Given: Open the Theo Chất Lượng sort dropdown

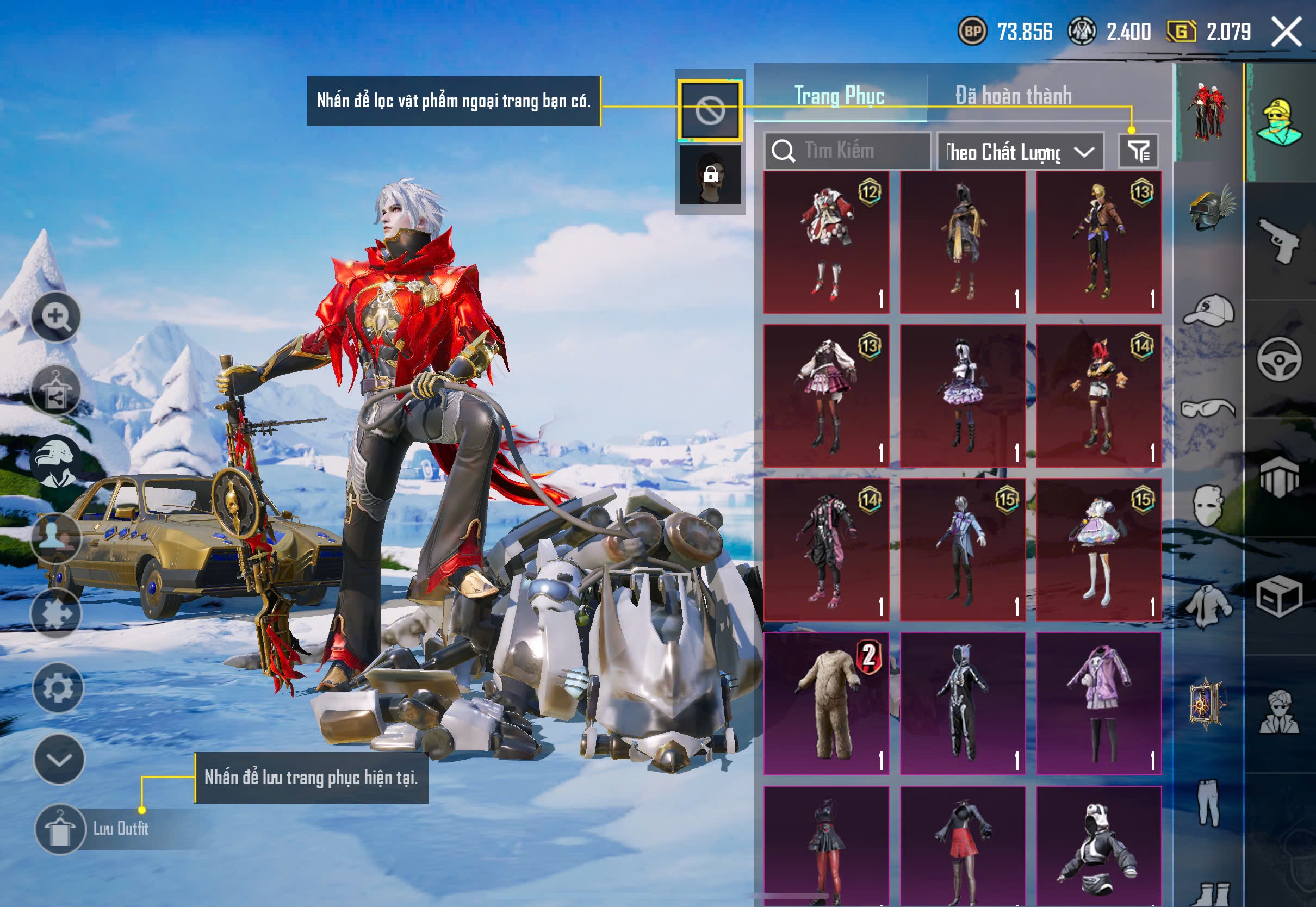Looking at the screenshot, I should [1020, 152].
